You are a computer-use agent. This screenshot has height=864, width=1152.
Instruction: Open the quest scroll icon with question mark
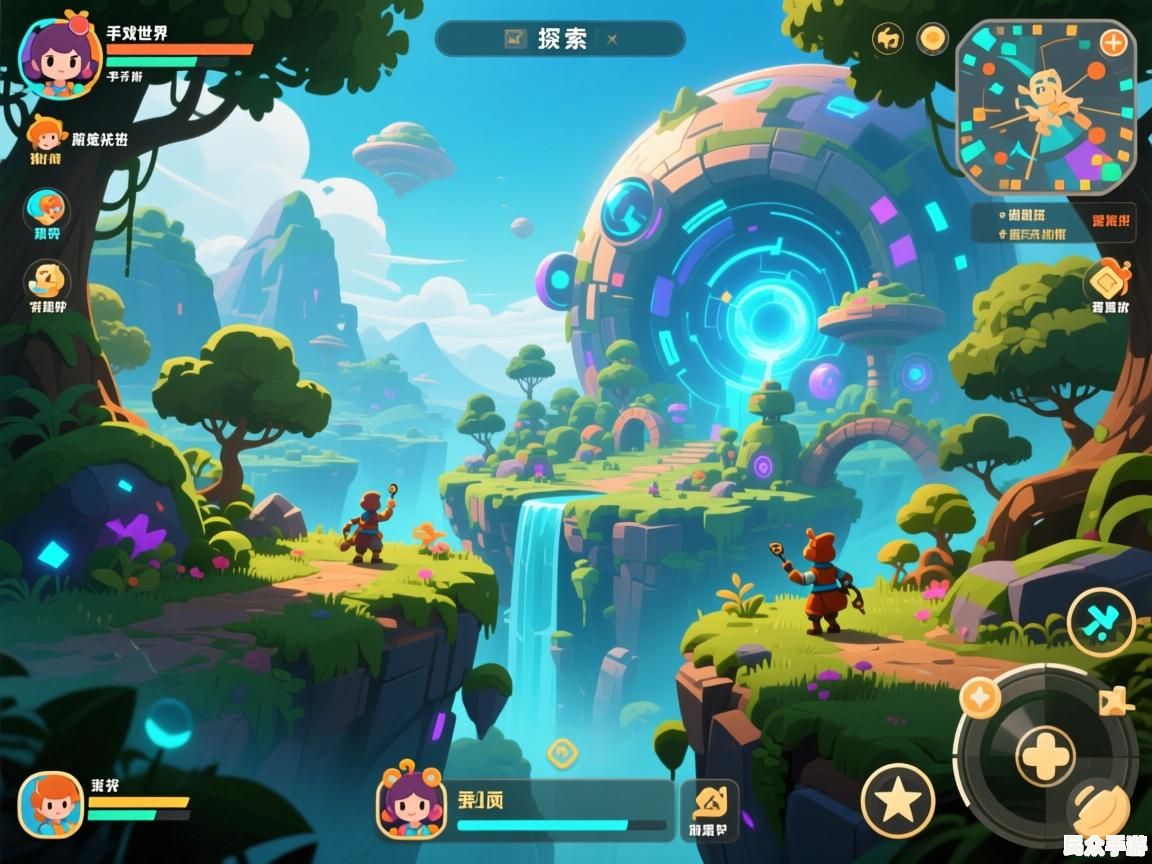coord(47,281)
